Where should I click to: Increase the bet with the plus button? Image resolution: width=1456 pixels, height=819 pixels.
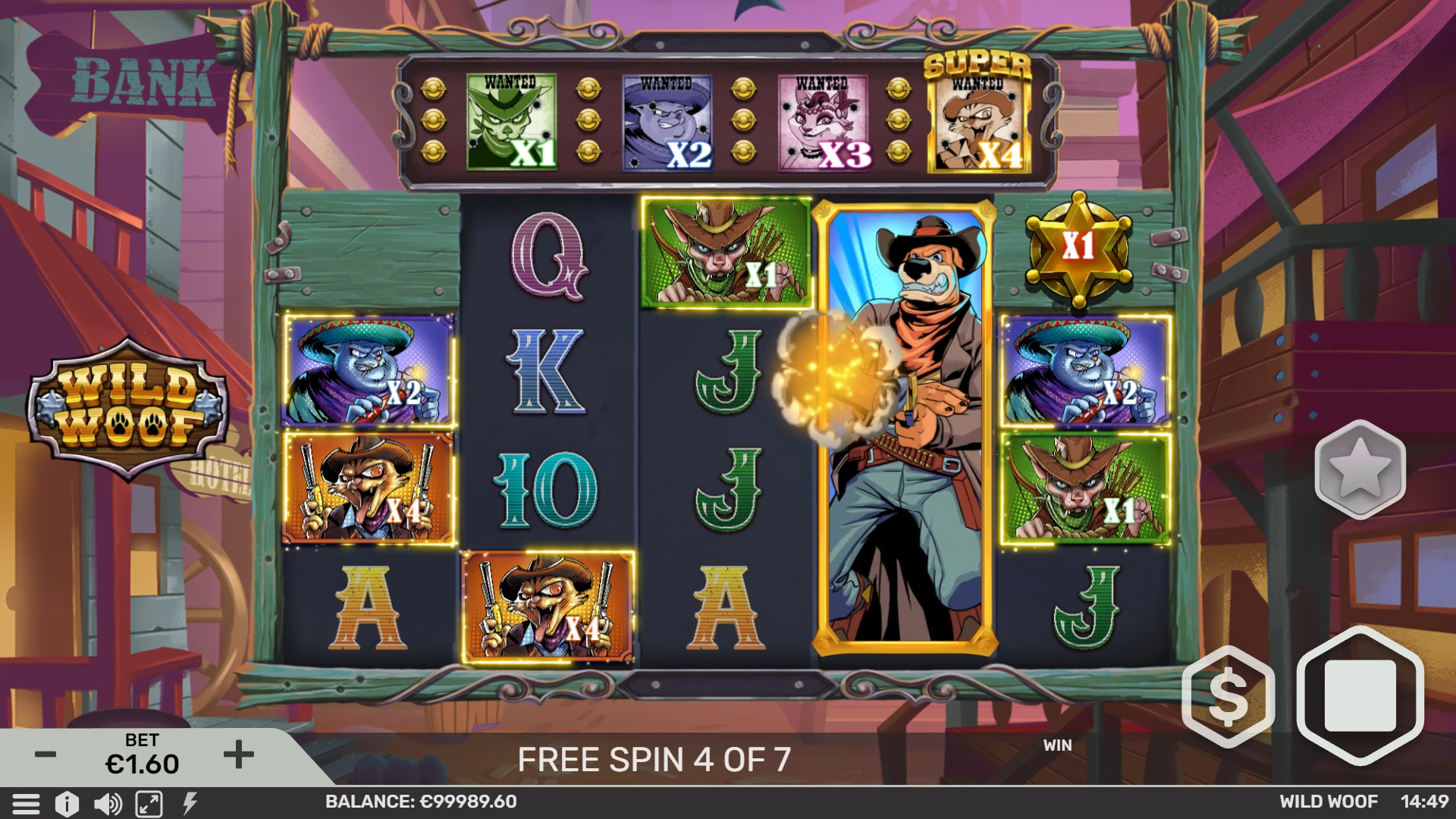click(x=239, y=755)
